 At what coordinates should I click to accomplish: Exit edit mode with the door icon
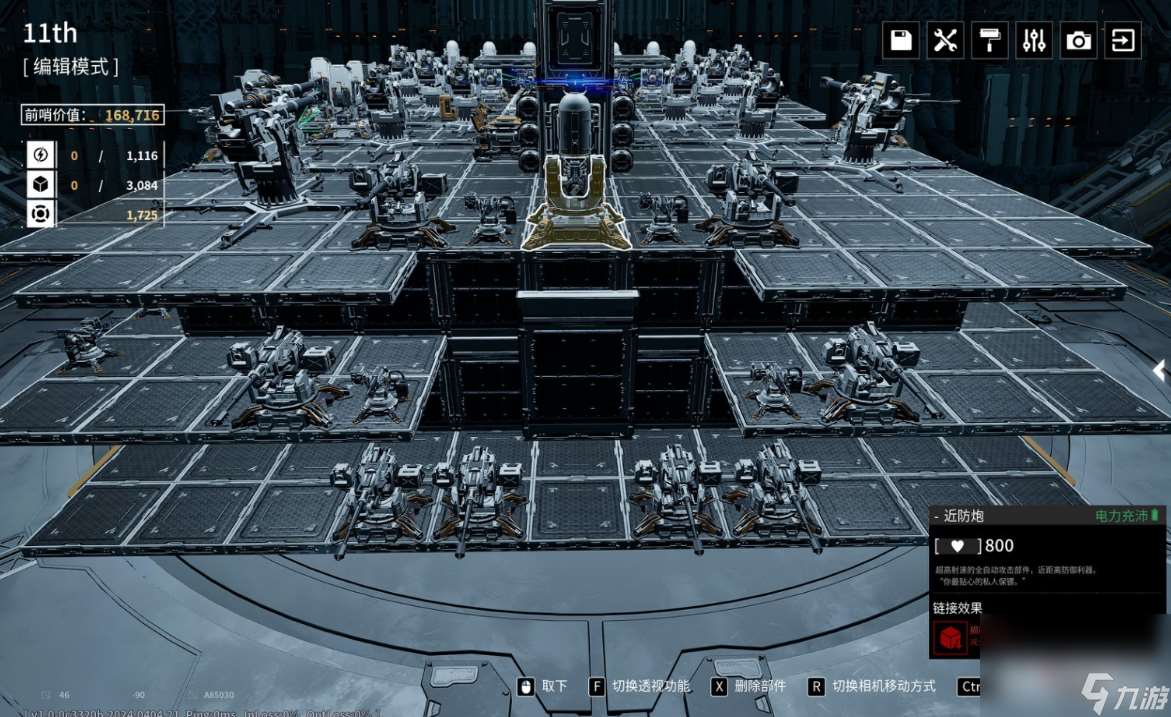(1123, 40)
